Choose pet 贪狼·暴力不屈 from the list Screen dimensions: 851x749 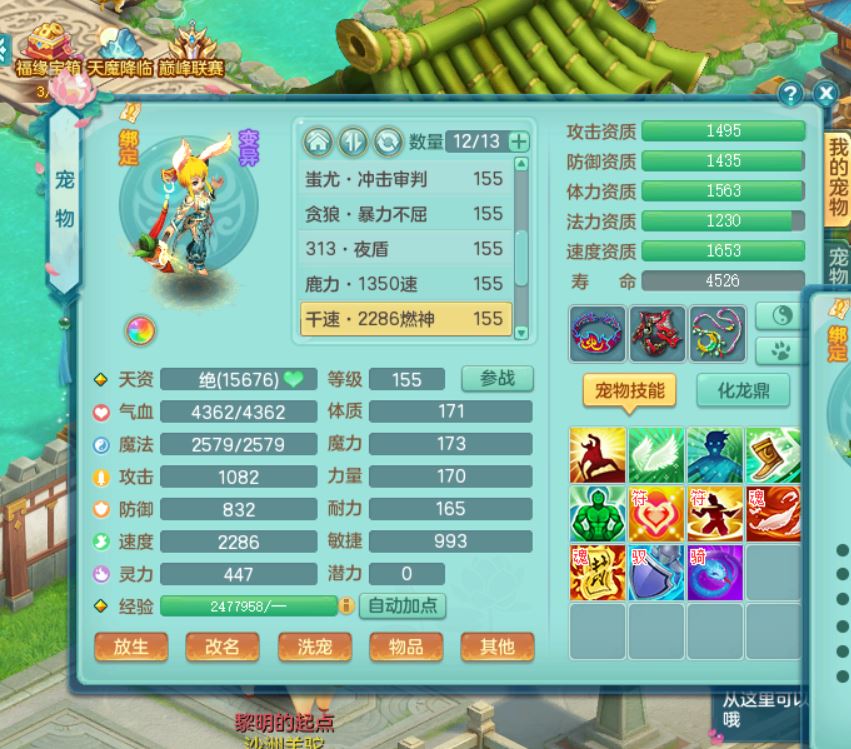[404, 214]
